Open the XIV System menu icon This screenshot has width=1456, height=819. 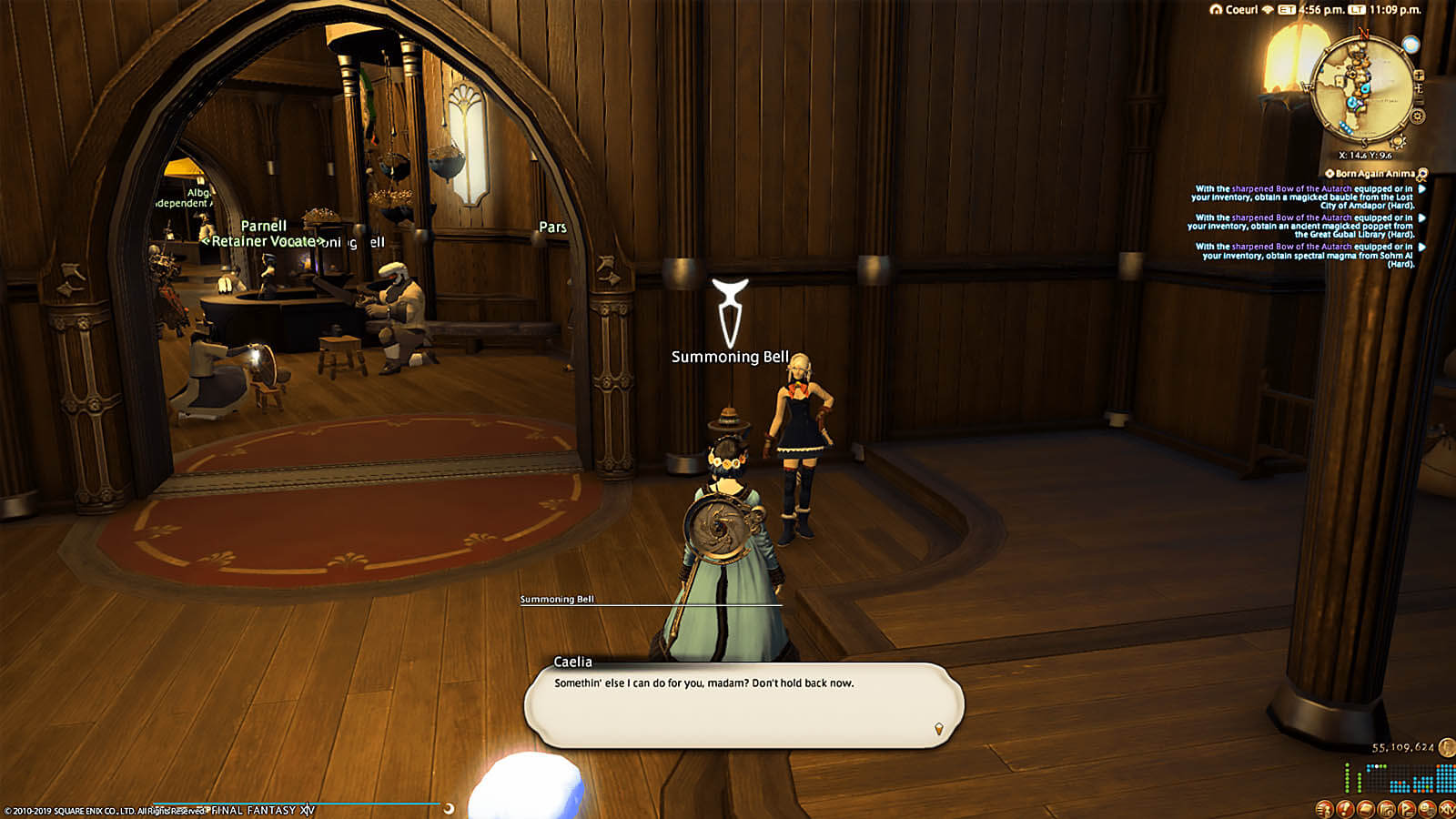[1446, 809]
